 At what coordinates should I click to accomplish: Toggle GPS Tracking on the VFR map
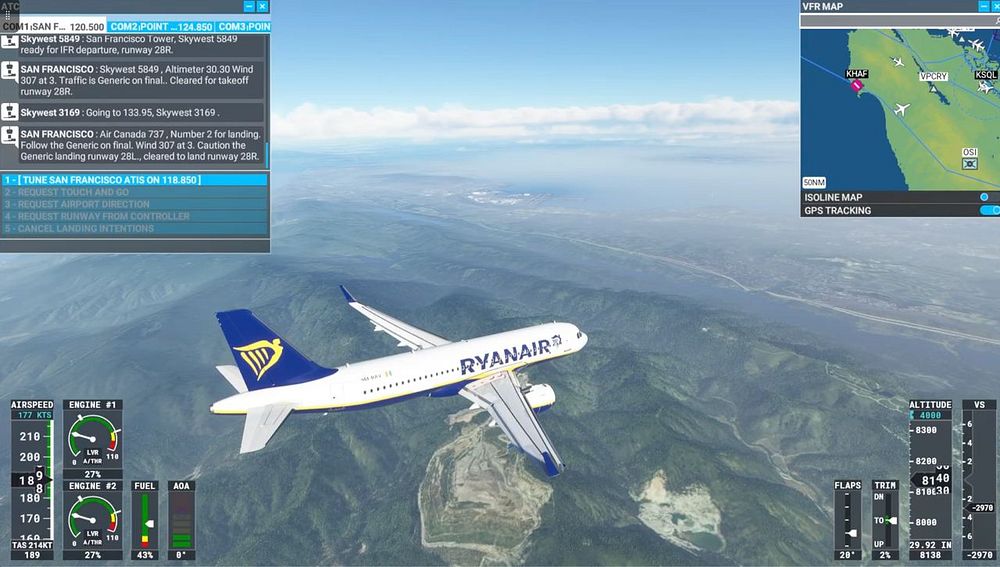989,210
